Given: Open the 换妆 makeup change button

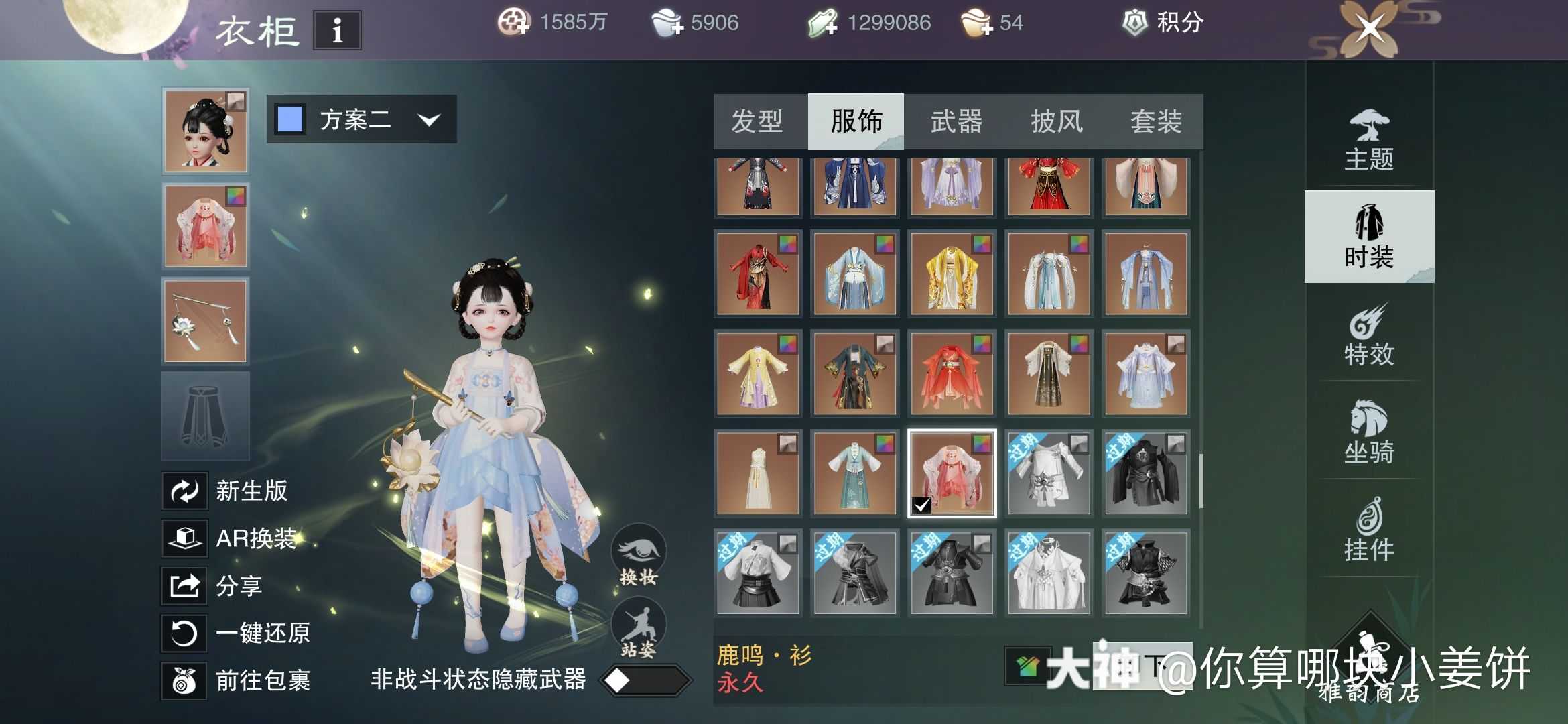Looking at the screenshot, I should click(x=638, y=555).
